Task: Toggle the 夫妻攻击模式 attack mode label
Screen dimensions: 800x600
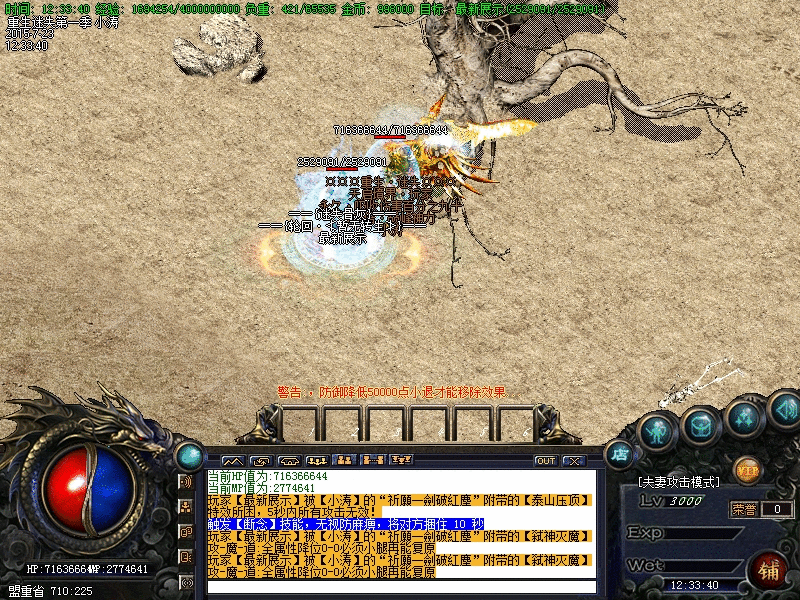Action: (x=680, y=482)
